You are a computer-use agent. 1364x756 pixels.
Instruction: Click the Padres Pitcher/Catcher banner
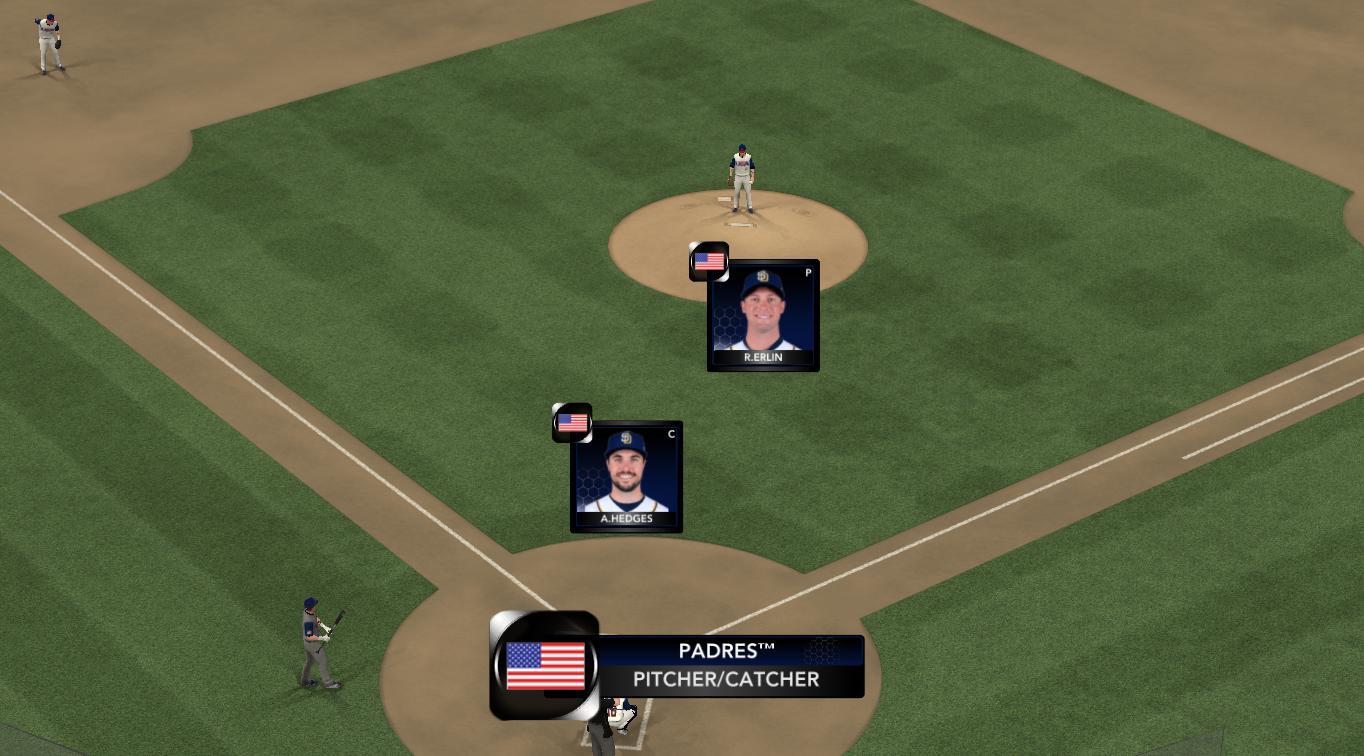coord(726,666)
